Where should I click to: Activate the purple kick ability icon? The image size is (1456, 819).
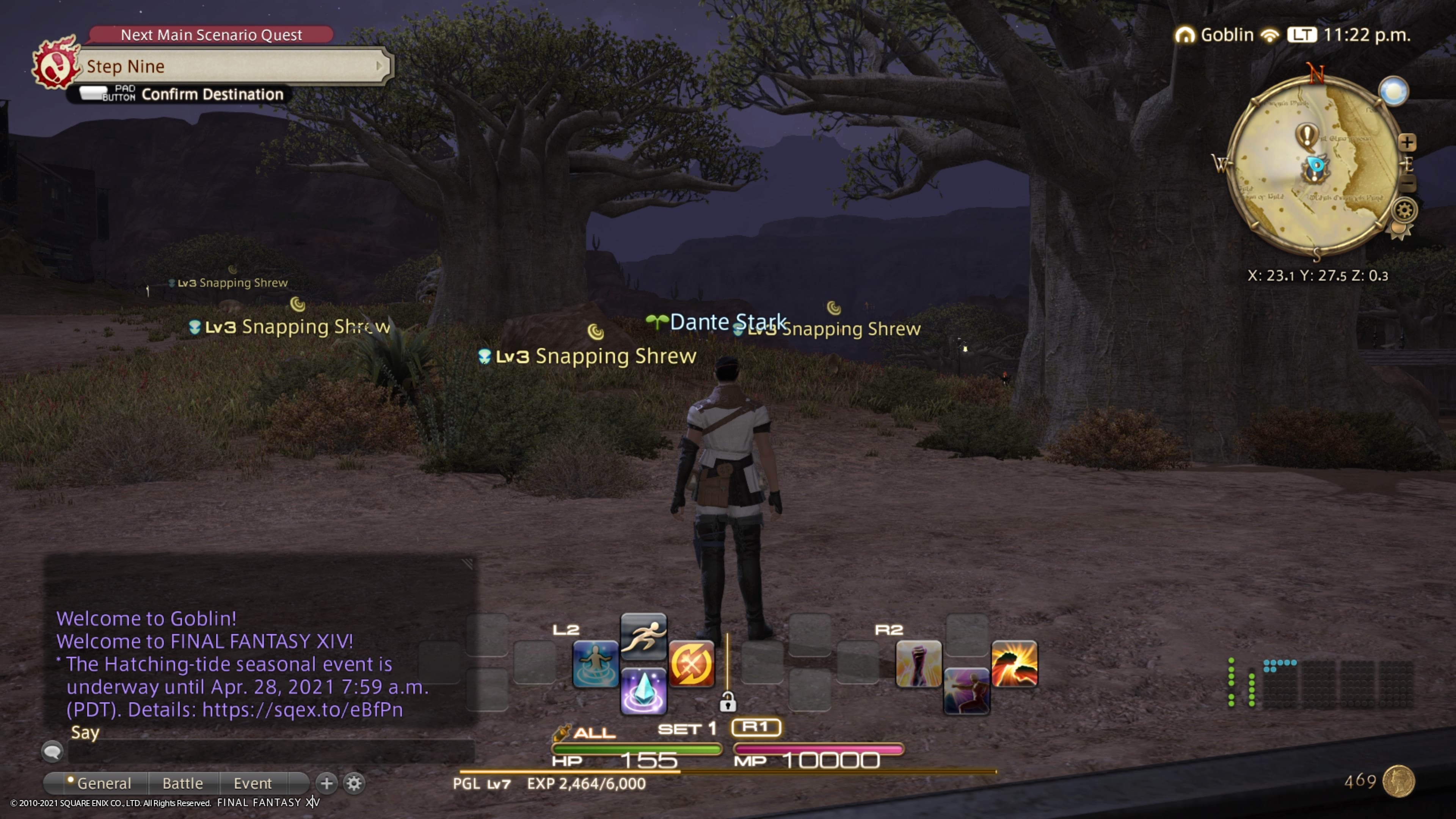tap(966, 691)
